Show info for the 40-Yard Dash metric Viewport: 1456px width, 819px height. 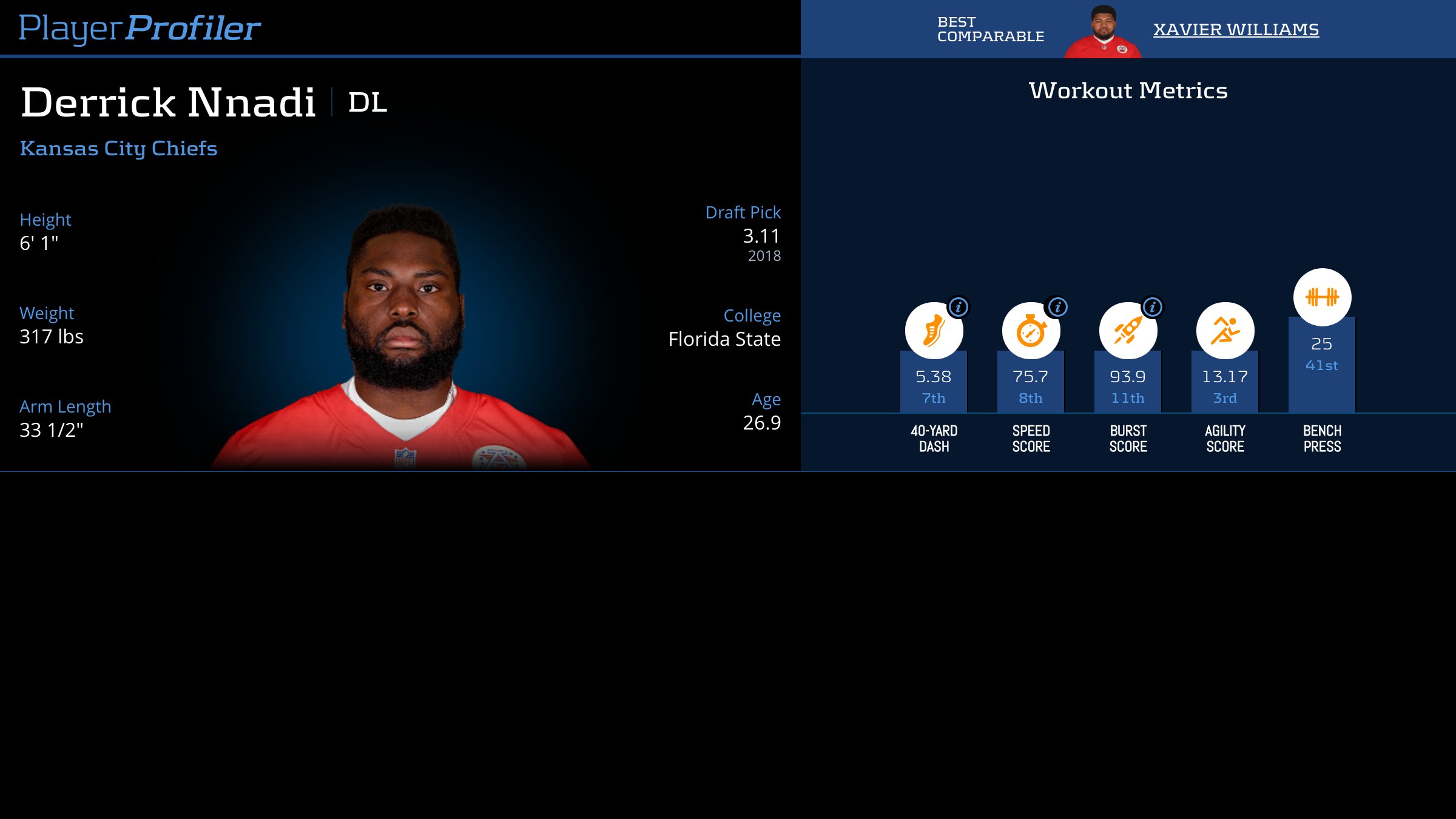point(959,307)
